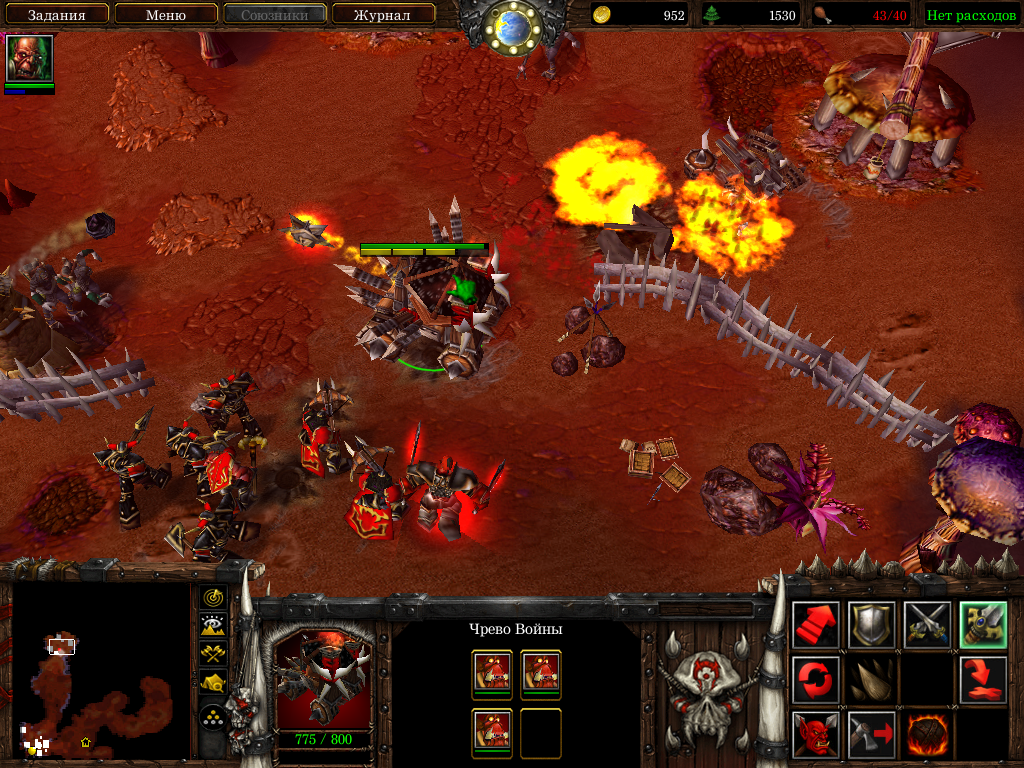This screenshot has height=768, width=1024.
Task: Toggle formation movement dots button
Action: [x=212, y=717]
